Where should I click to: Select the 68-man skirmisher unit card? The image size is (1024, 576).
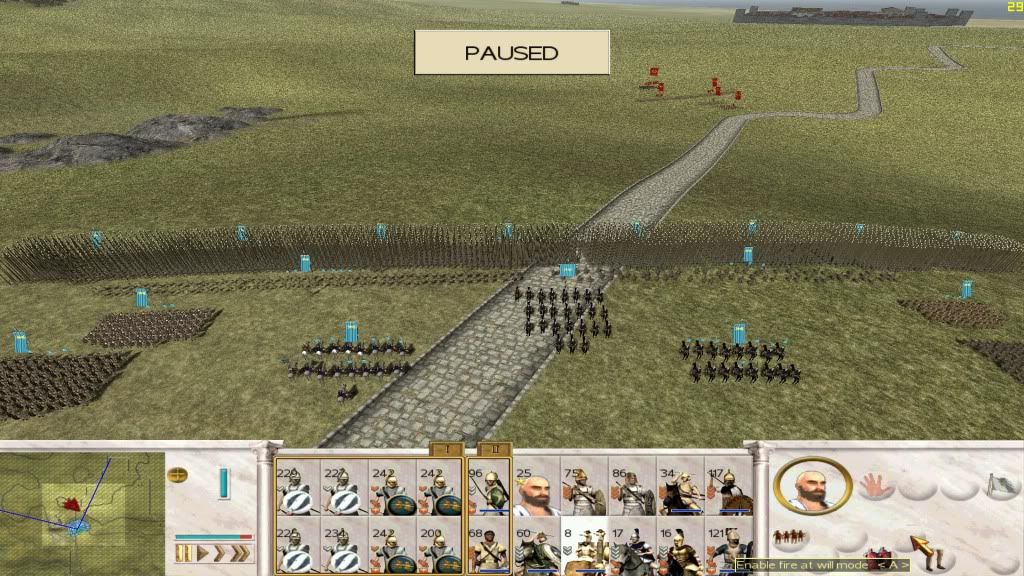pos(489,545)
